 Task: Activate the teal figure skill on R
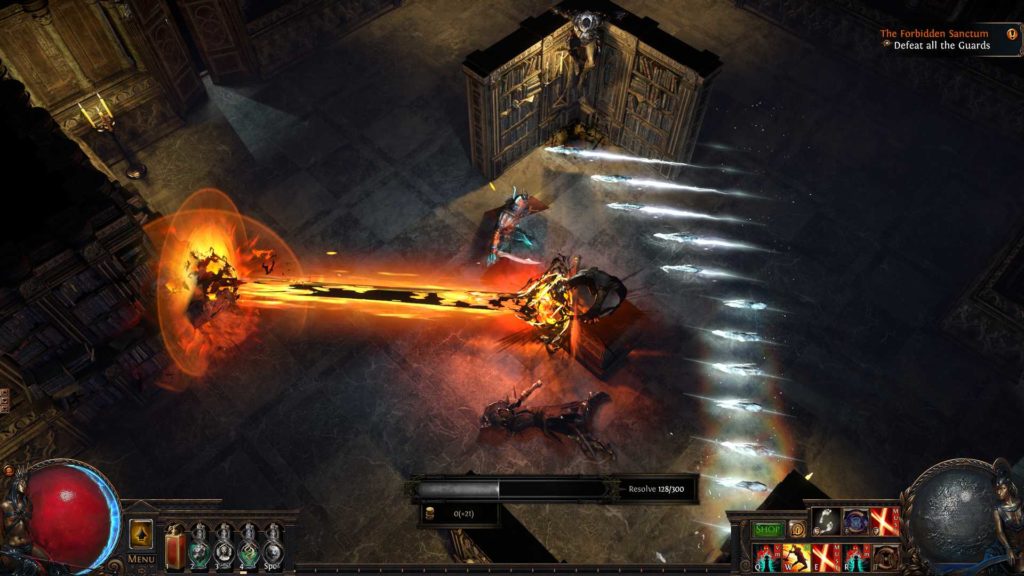point(856,557)
